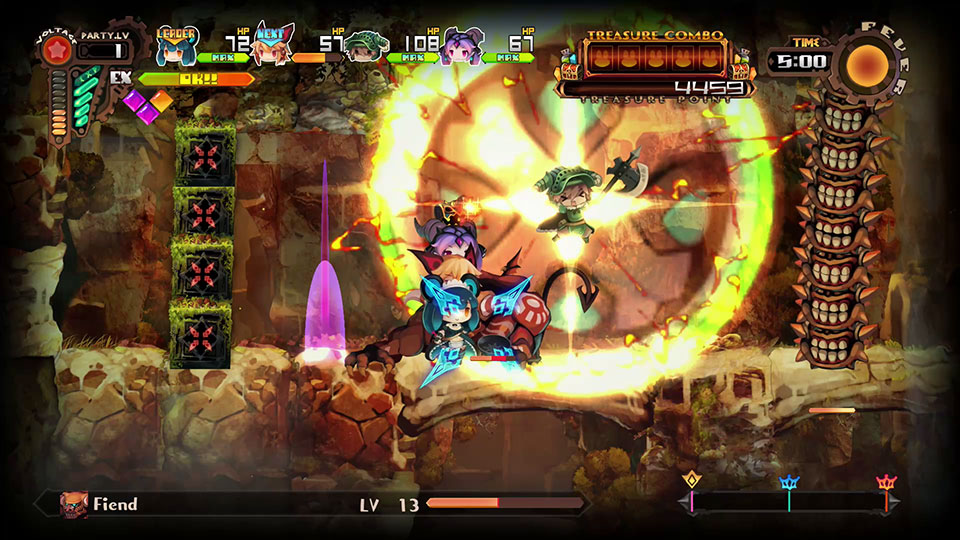Select the Fiend enemy portrait icon
Screen dimensions: 960x540
point(74,504)
